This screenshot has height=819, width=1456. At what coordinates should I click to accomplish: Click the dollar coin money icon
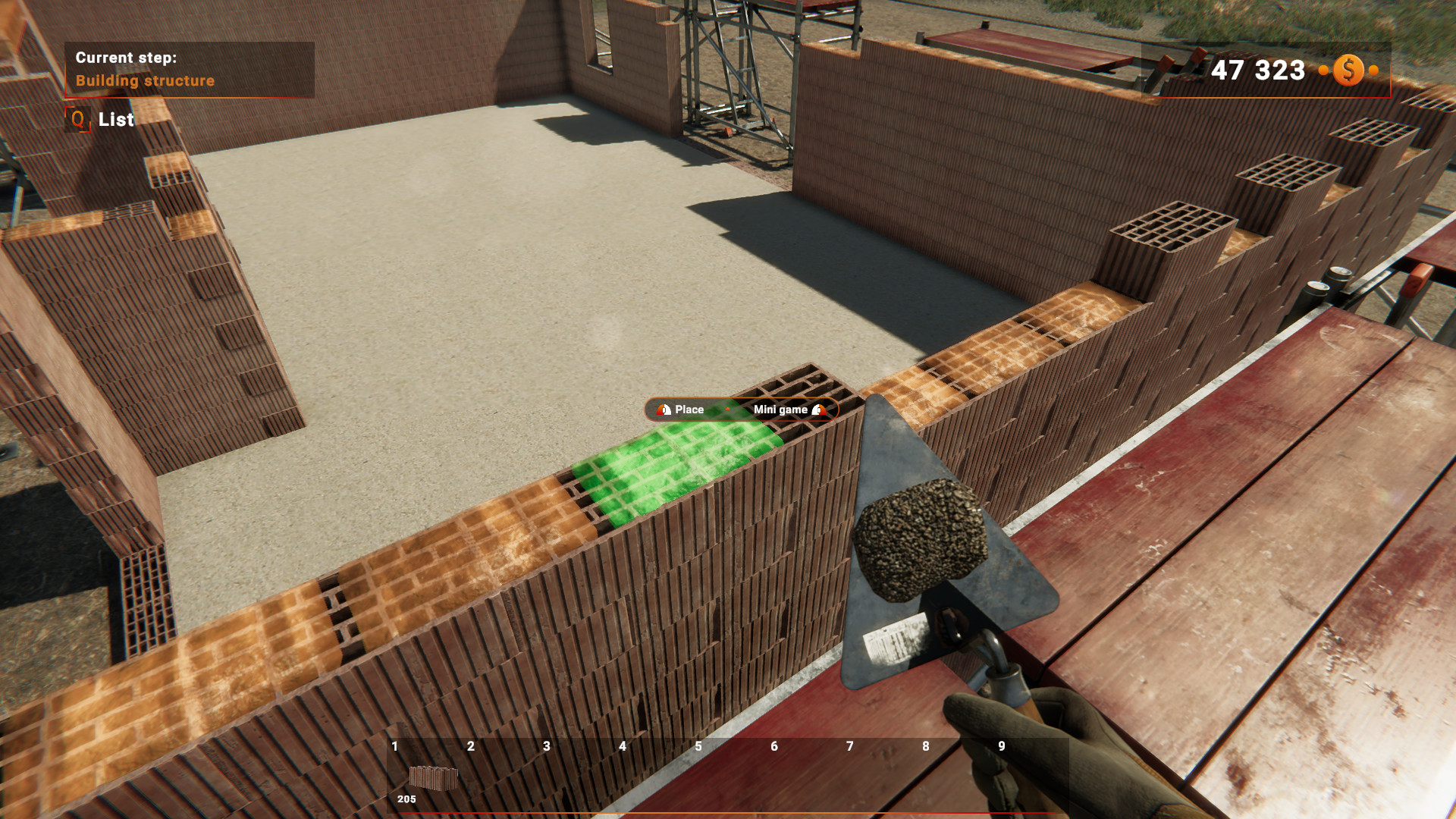[x=1348, y=71]
